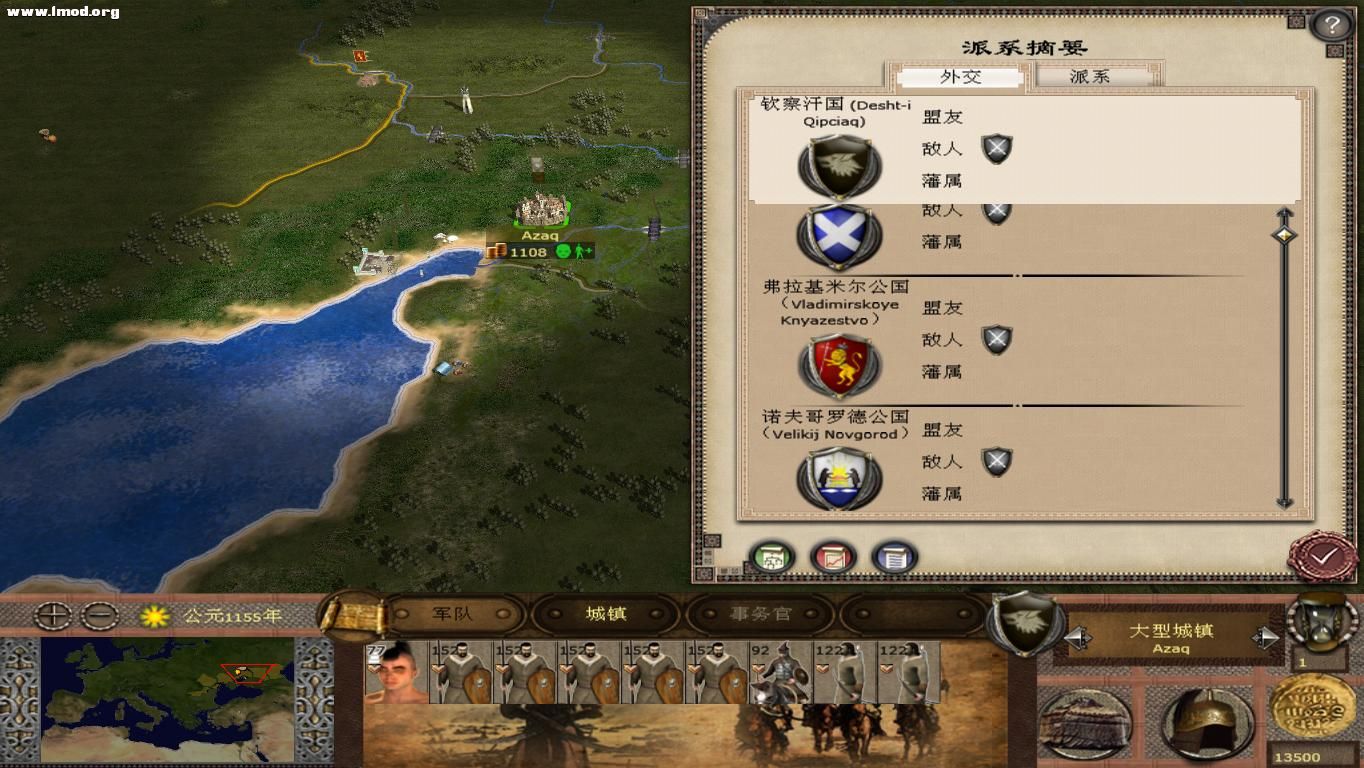Select the 外交 diplomacy tab

click(960, 77)
